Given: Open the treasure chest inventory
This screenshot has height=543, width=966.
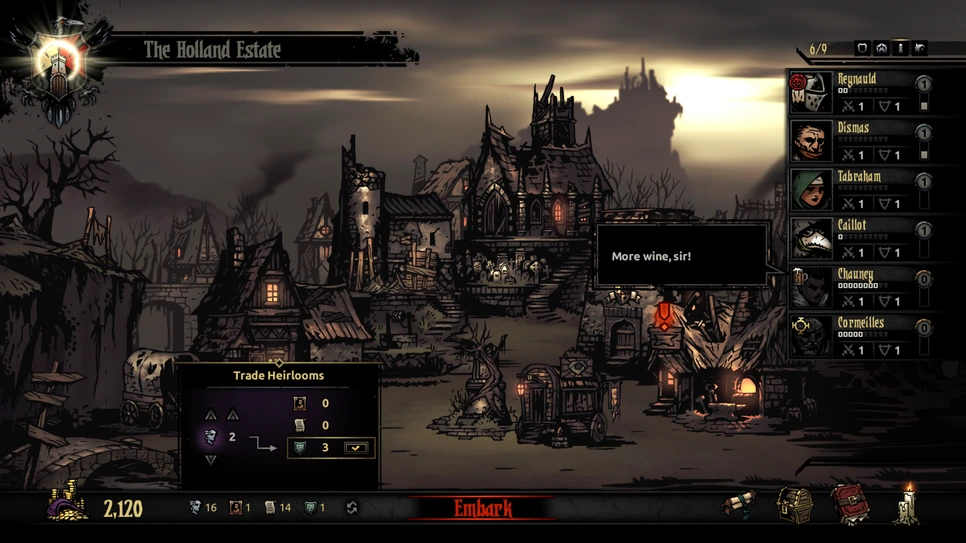Looking at the screenshot, I should (x=795, y=505).
